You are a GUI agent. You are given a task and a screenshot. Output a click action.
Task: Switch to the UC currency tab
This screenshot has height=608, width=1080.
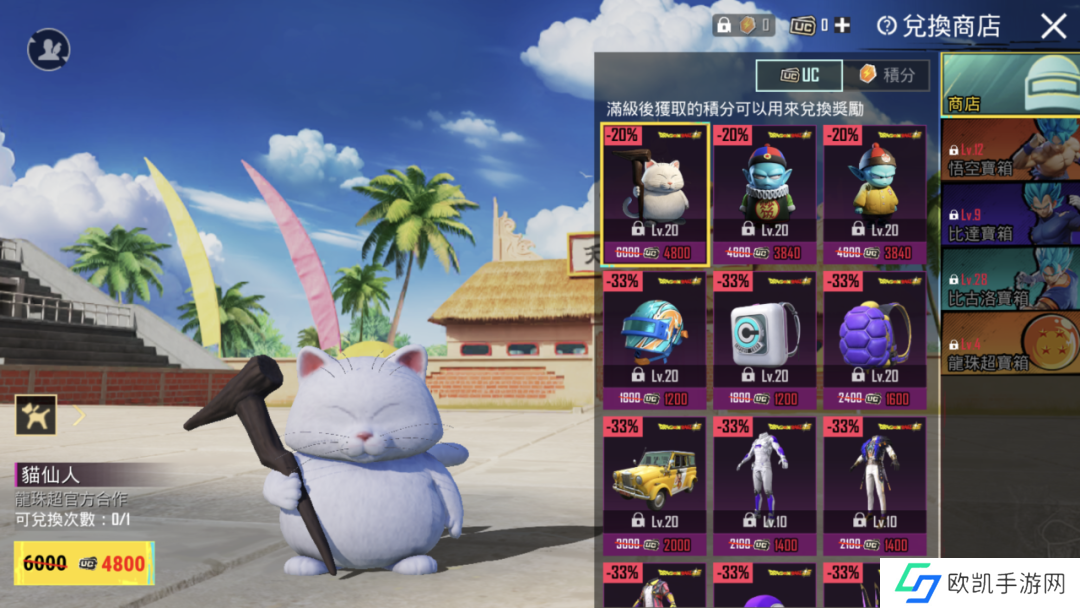pyautogui.click(x=797, y=75)
